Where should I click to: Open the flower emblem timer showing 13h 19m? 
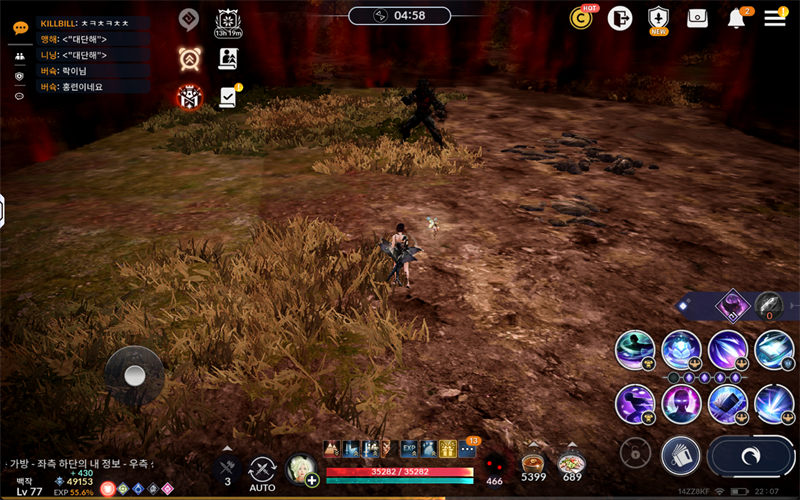click(227, 21)
